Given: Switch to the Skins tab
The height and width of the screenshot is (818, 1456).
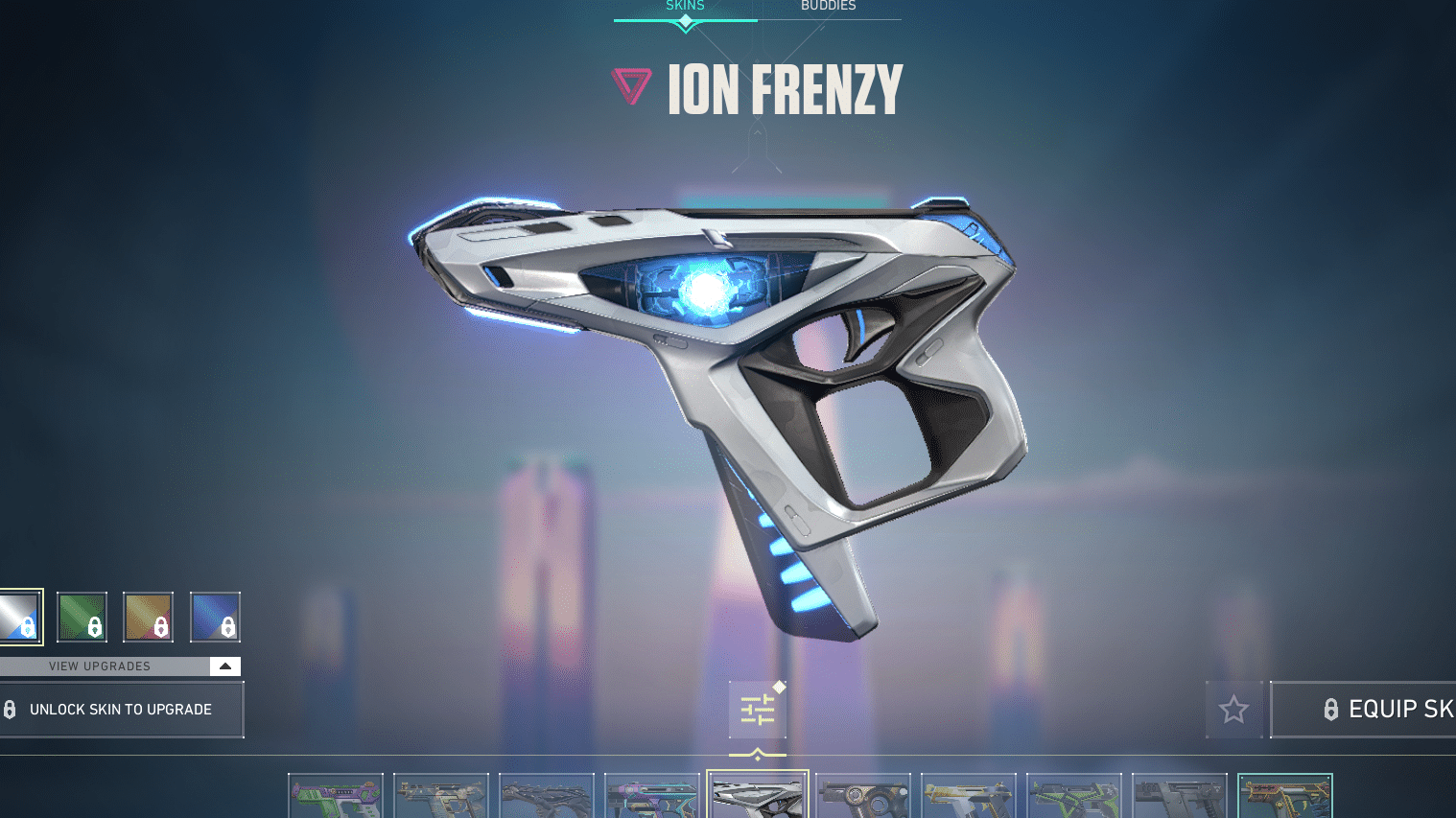Looking at the screenshot, I should tap(684, 6).
